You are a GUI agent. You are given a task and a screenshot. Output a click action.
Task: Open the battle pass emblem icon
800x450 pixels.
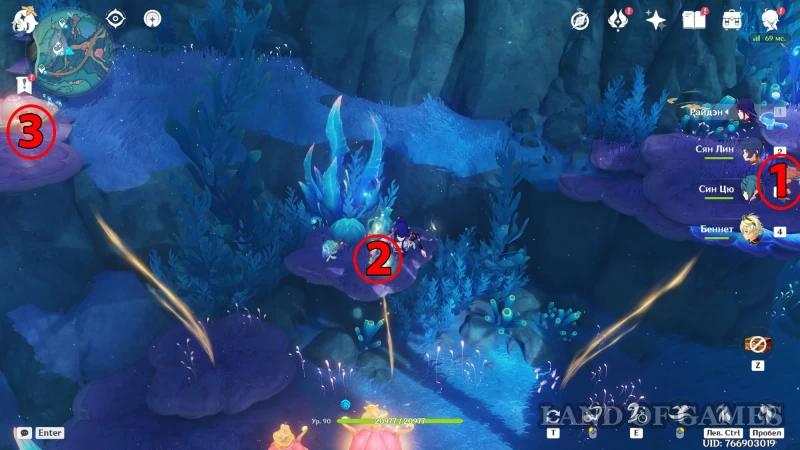(x=618, y=19)
